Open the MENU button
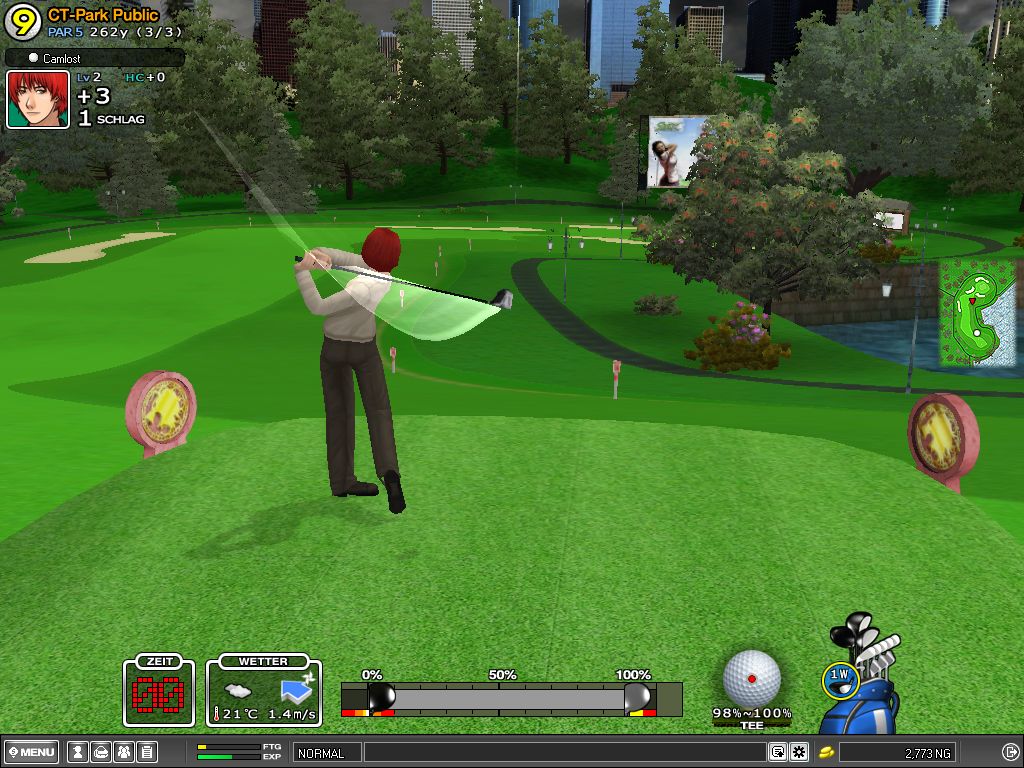 pyautogui.click(x=32, y=752)
